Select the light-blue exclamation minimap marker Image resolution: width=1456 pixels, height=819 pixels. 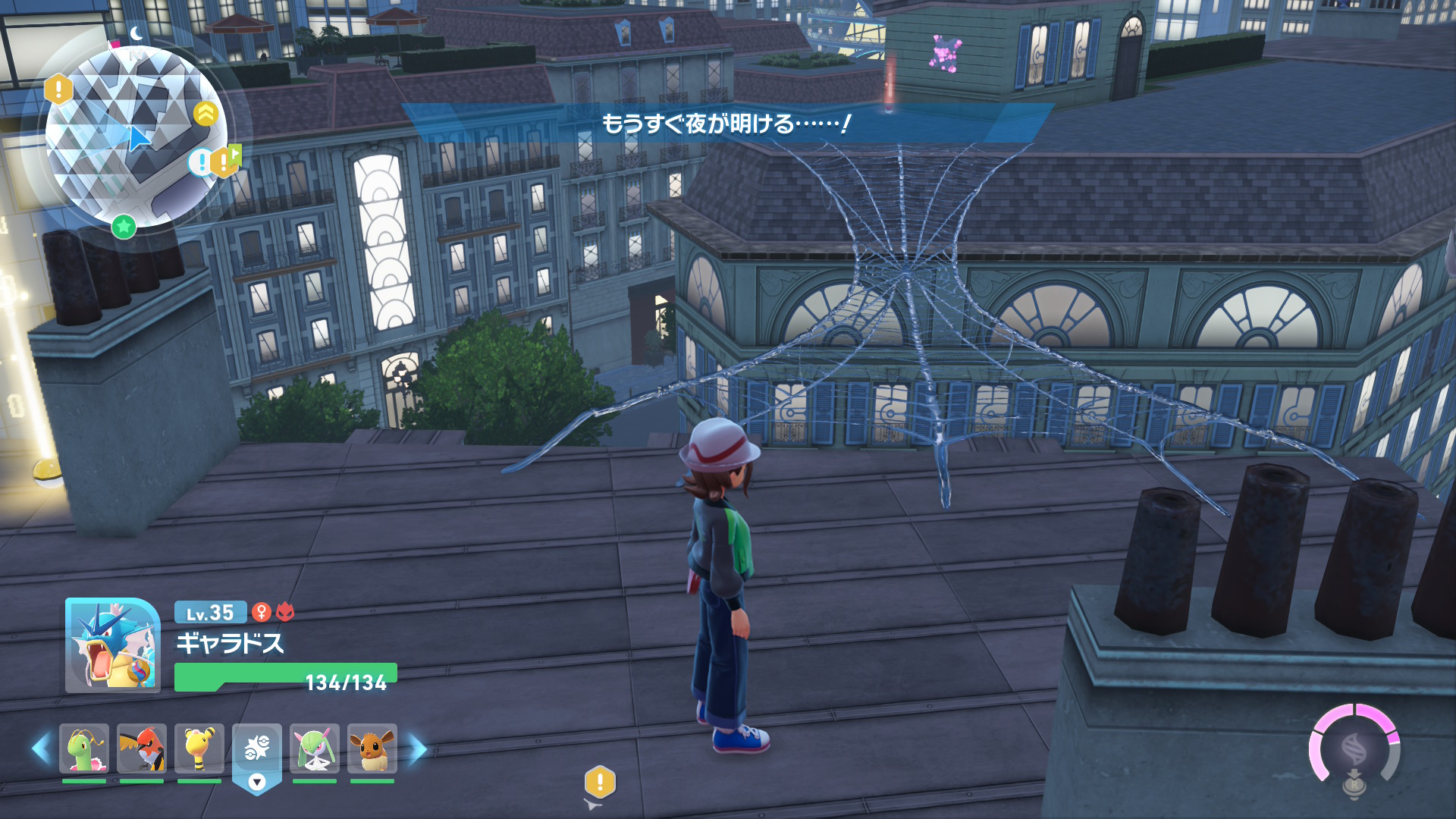point(200,162)
